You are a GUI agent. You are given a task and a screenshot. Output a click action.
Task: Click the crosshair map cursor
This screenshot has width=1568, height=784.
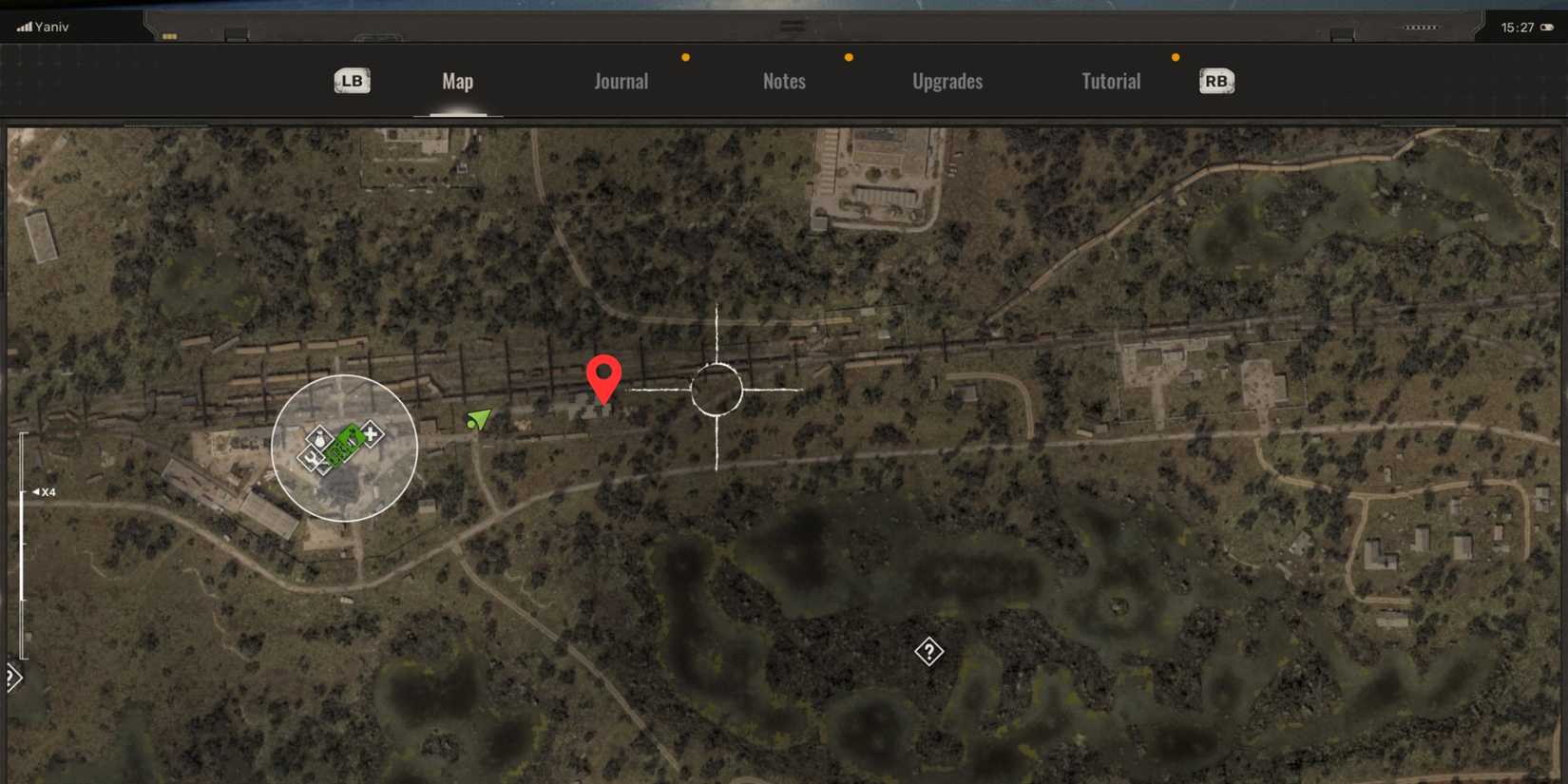[x=717, y=387]
